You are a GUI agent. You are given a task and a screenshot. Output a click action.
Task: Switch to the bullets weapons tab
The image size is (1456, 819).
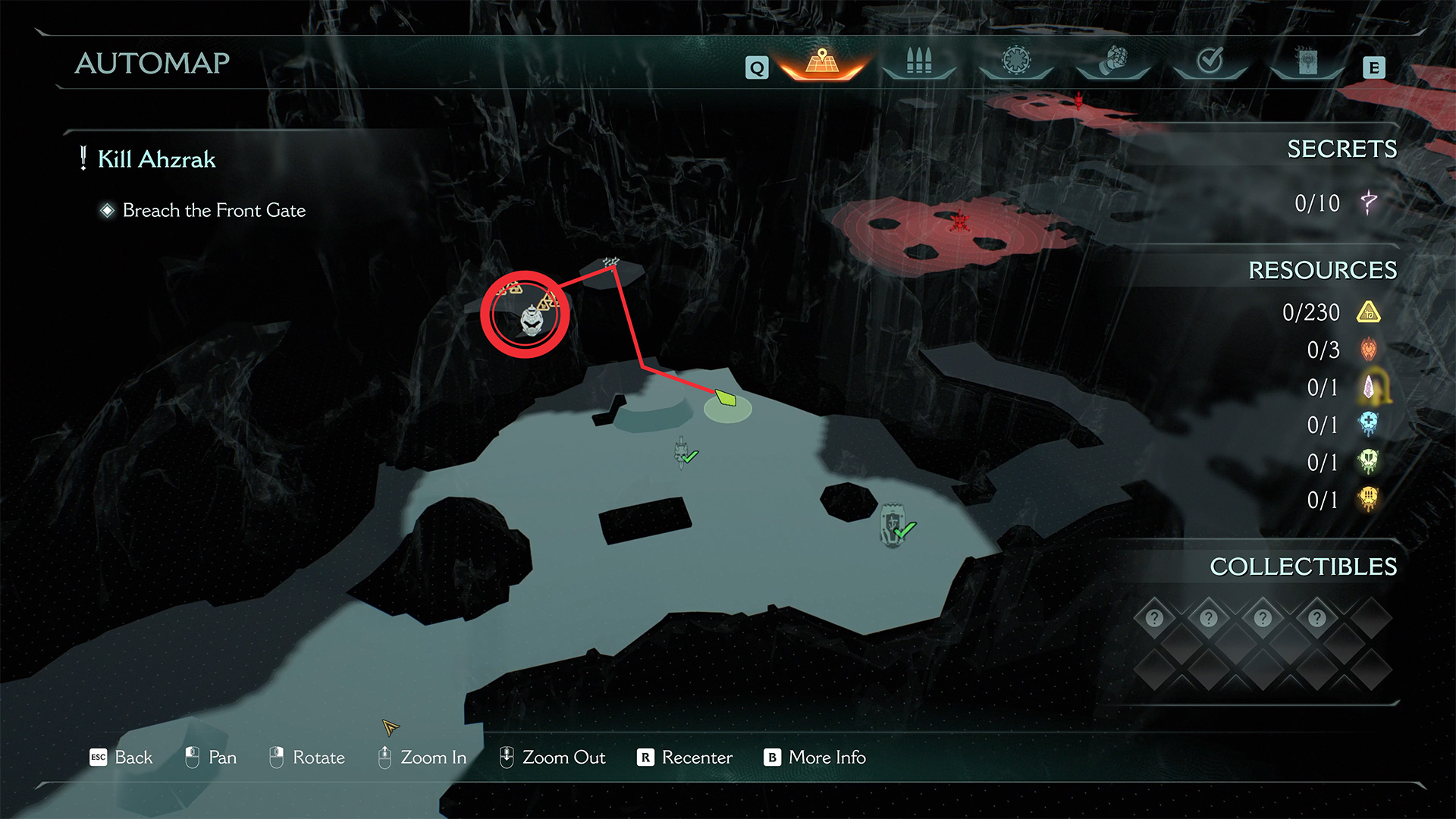coord(918,62)
